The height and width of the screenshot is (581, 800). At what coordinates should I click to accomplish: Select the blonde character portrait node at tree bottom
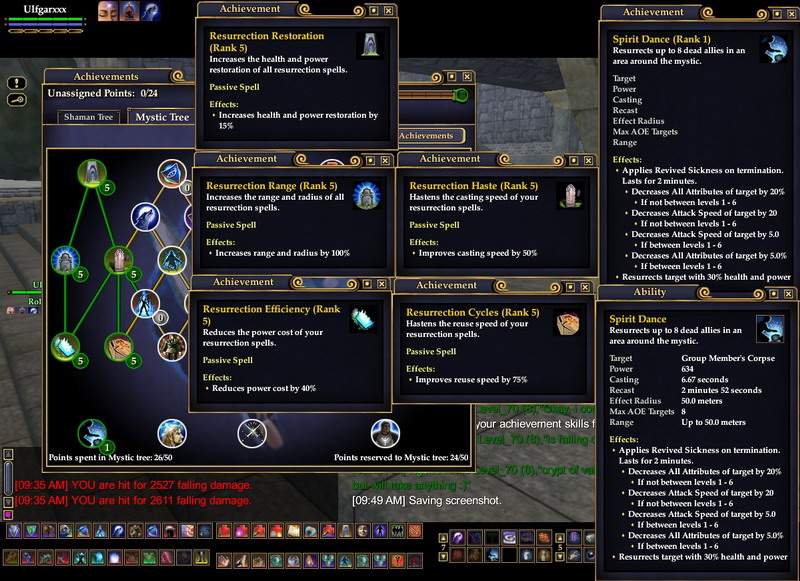(x=172, y=432)
